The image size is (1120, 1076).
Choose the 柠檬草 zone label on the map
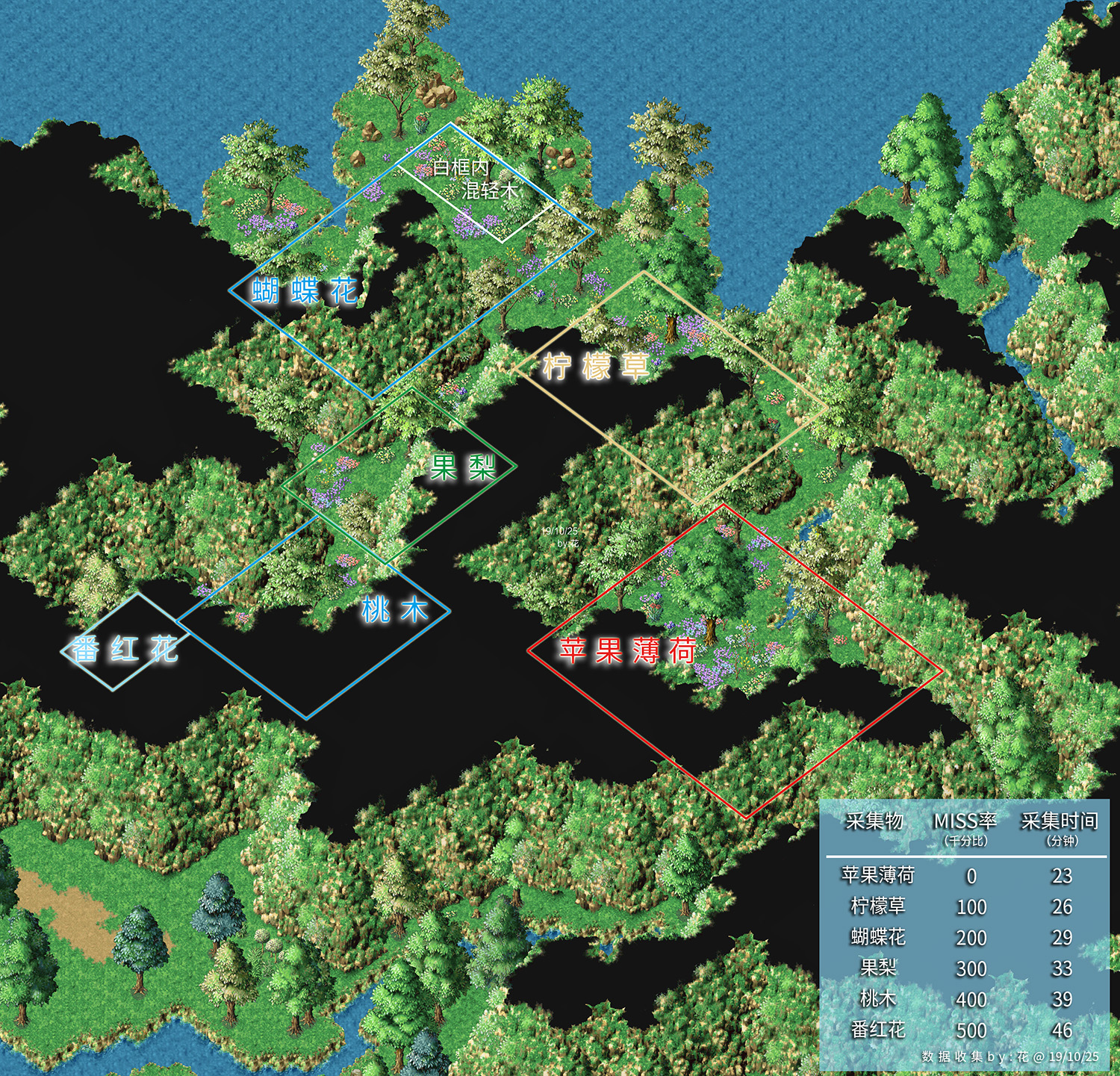(595, 367)
